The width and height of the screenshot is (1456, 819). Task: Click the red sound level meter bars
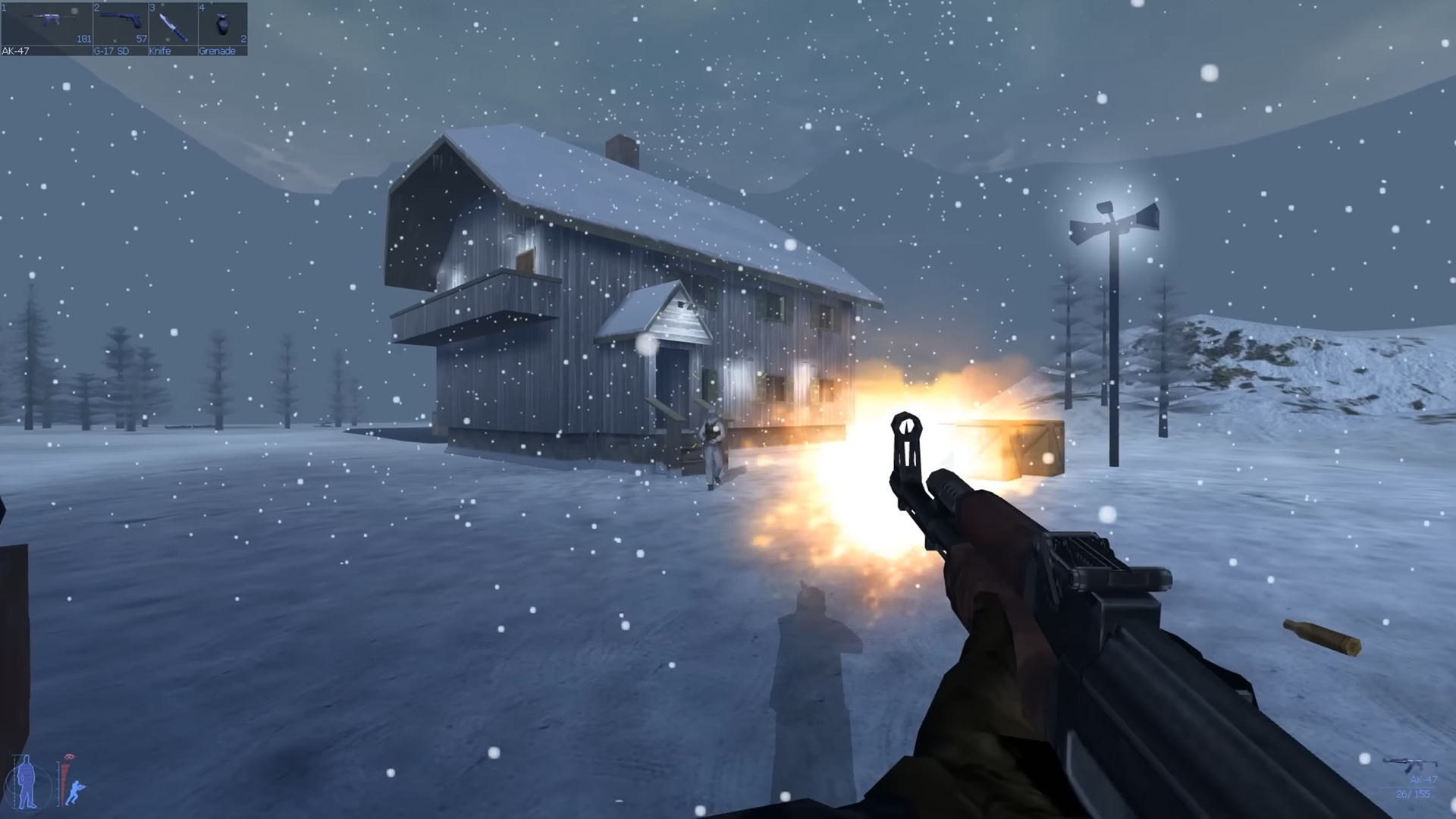click(x=63, y=783)
